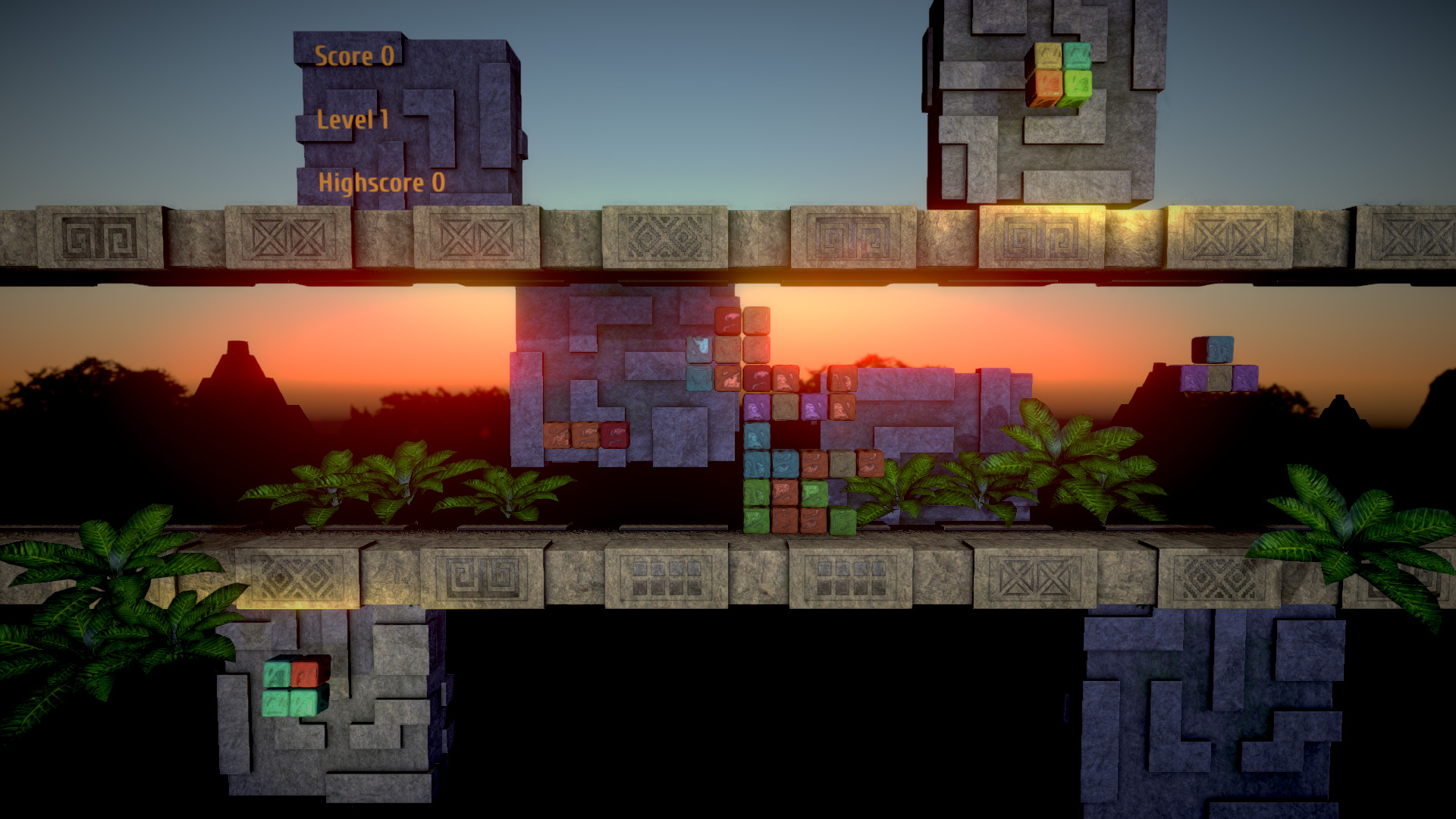This screenshot has width=1456, height=819.
Task: Click the red block in the bottom-left square
Action: (x=304, y=673)
